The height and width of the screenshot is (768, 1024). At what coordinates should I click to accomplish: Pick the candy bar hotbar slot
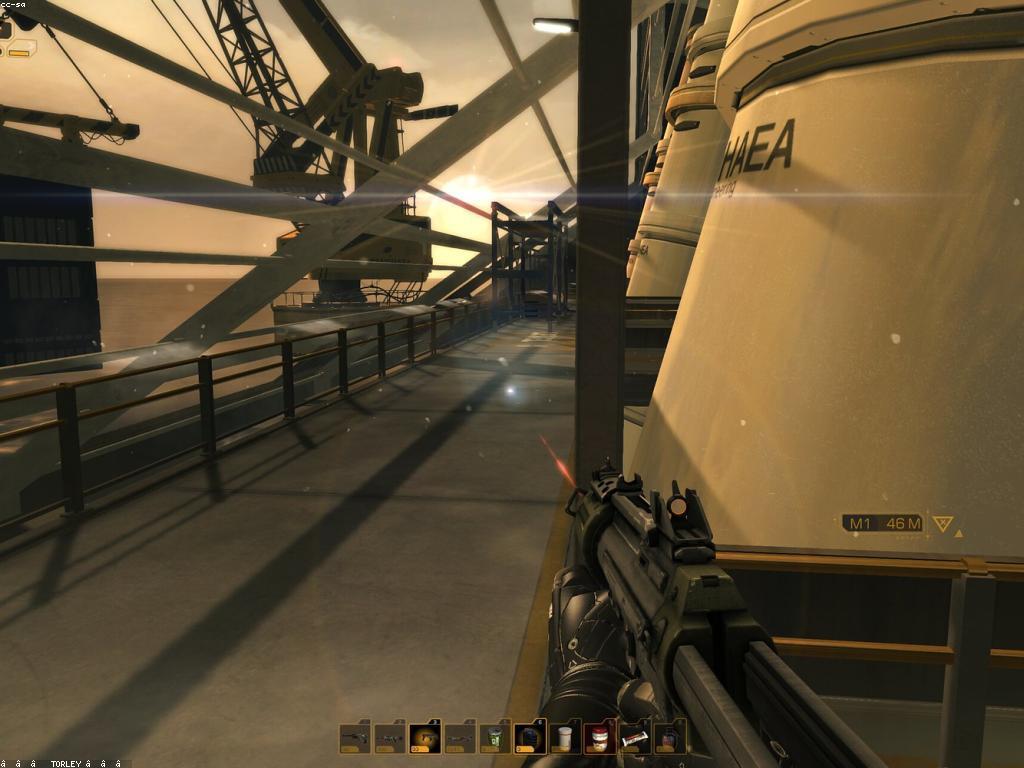pos(634,739)
